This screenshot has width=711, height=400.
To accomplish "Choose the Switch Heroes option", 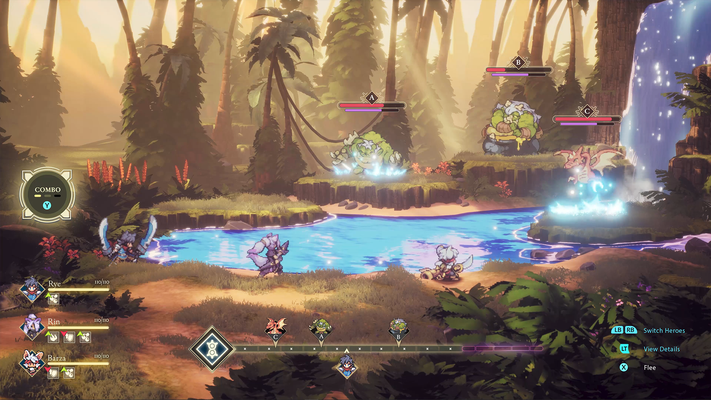I will (664, 330).
